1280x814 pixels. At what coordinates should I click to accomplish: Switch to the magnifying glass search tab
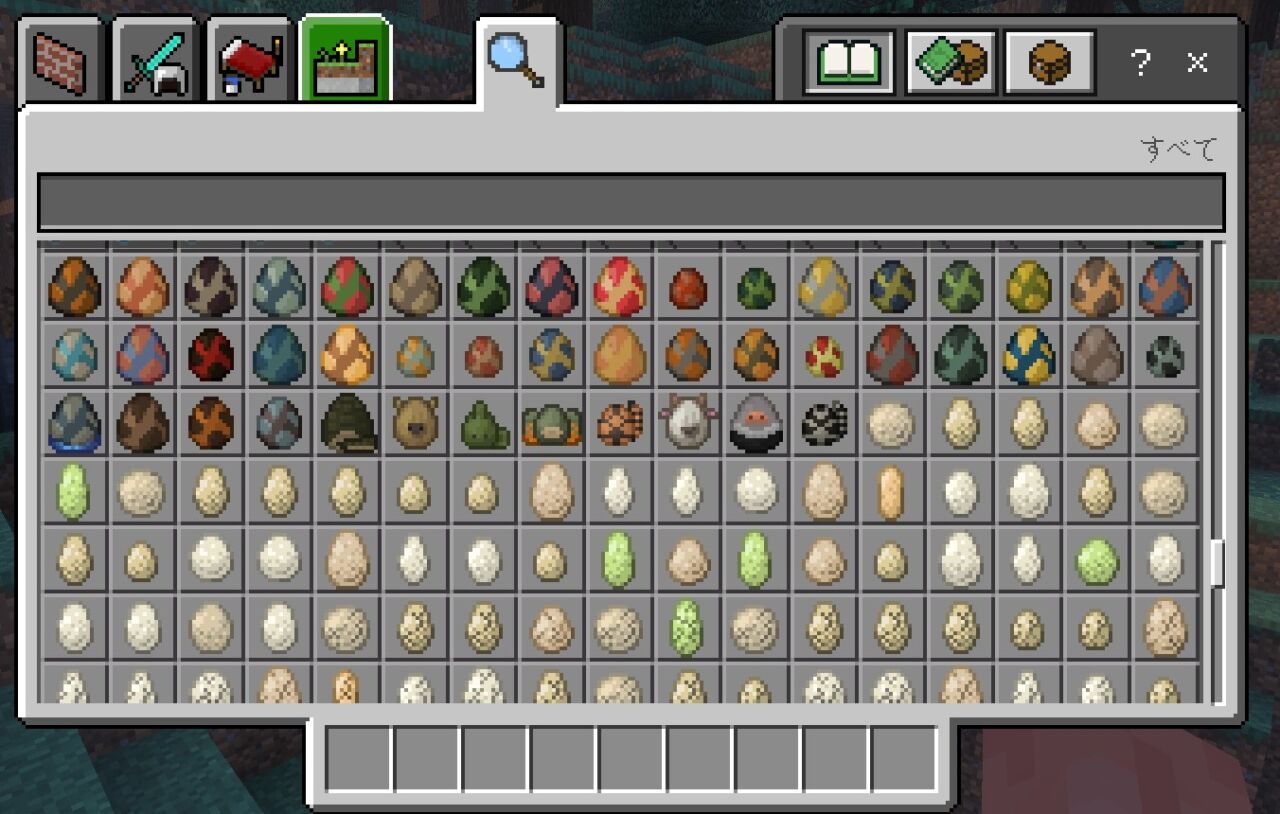click(516, 60)
